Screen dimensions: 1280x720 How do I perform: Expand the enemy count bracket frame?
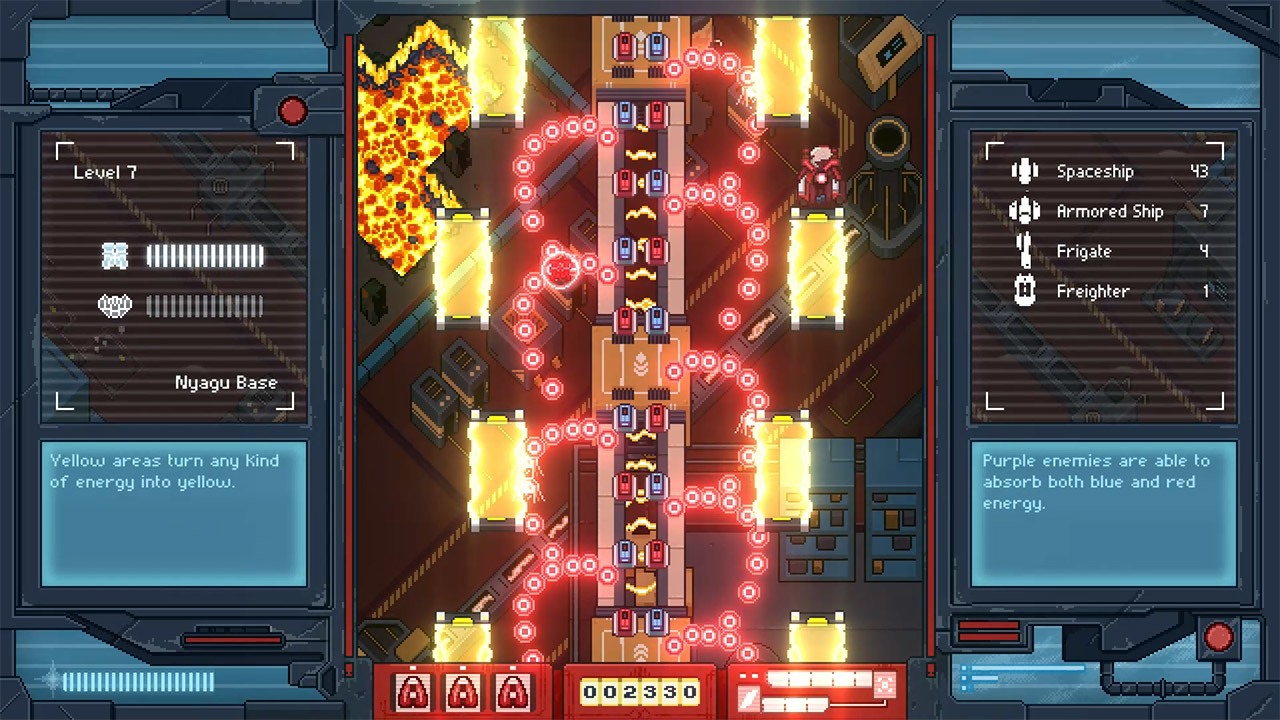pos(1103,275)
